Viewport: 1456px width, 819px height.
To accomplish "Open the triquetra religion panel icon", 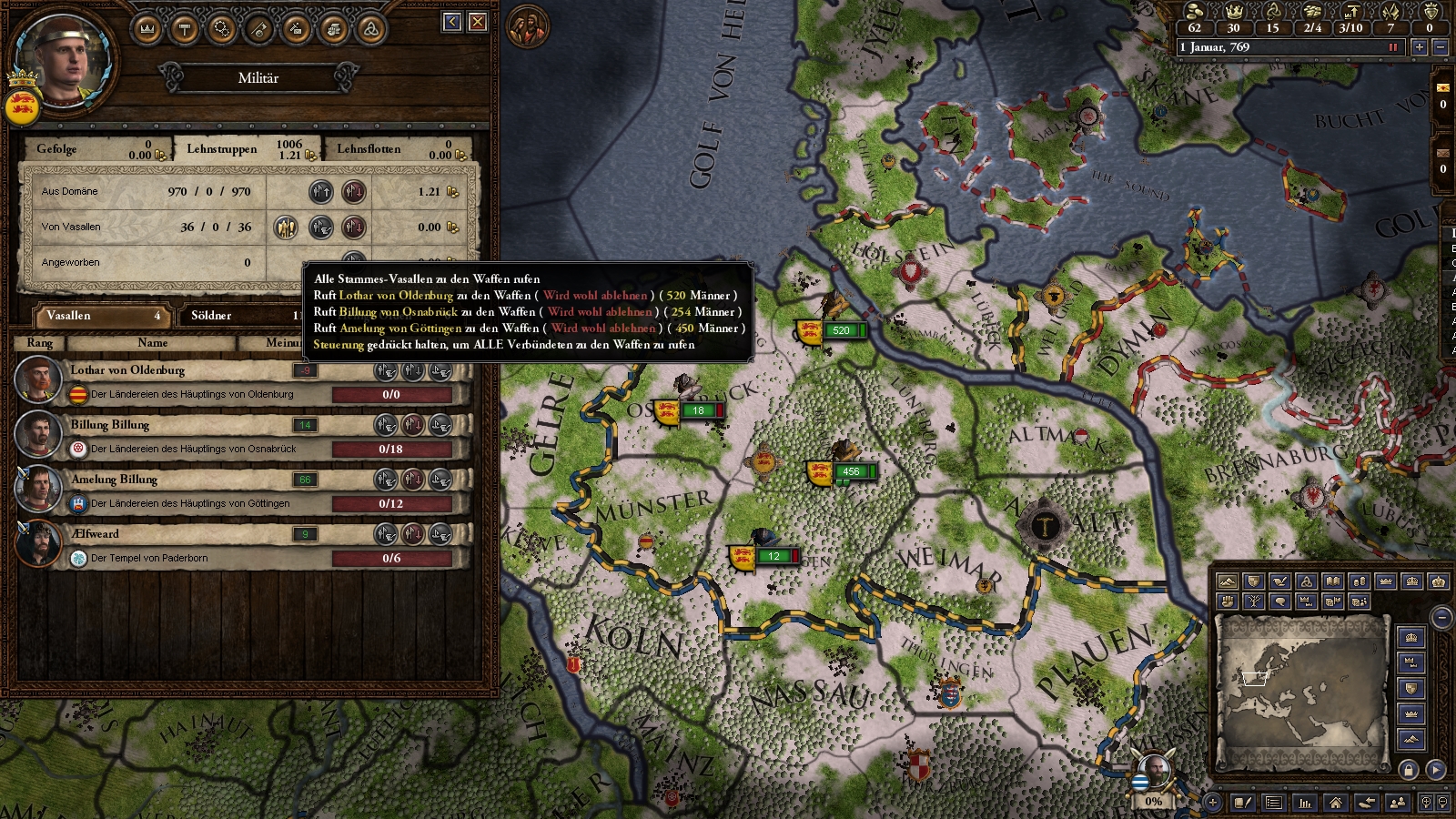I will 370,29.
